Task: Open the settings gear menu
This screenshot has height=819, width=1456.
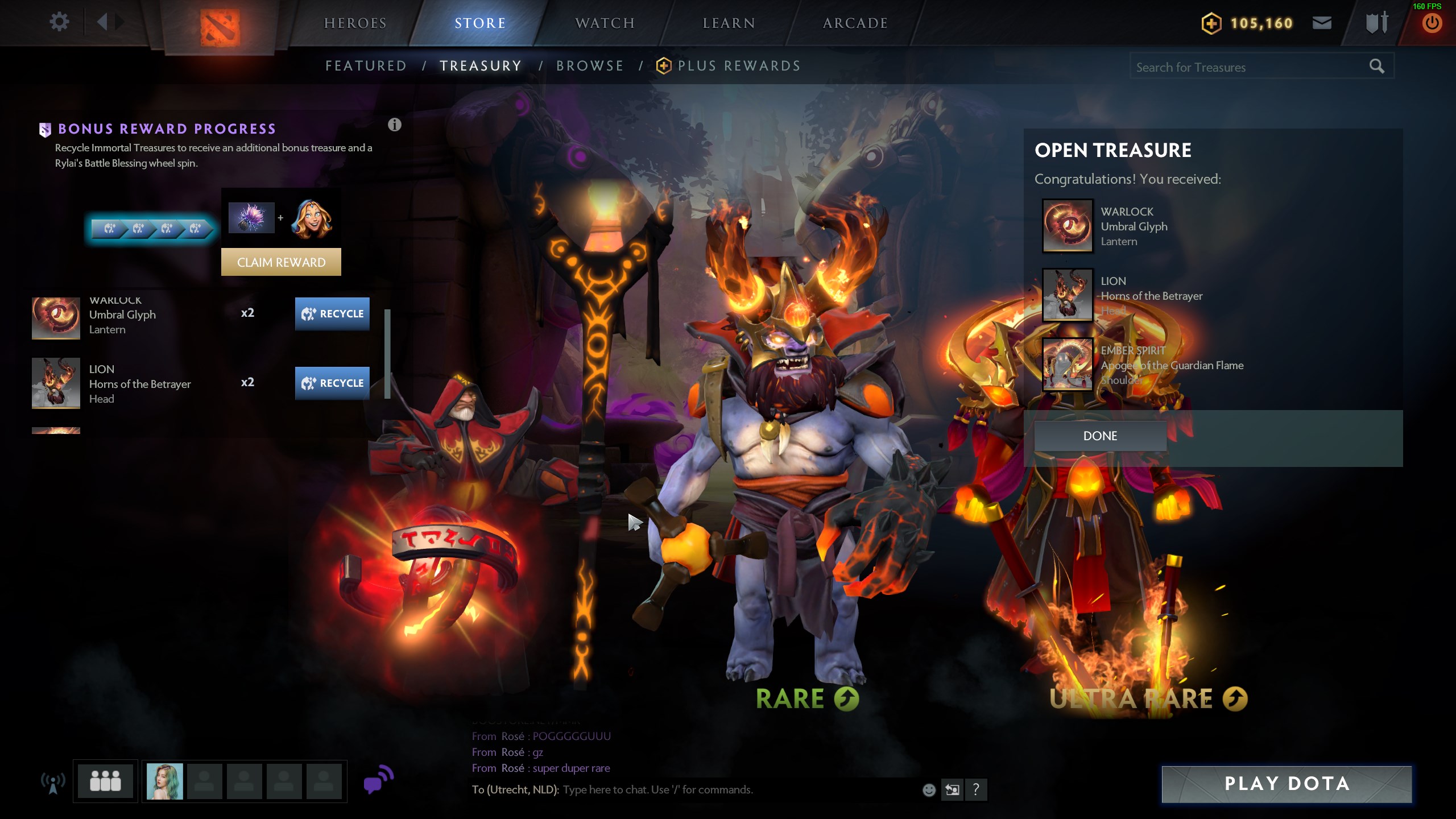Action: (x=59, y=22)
